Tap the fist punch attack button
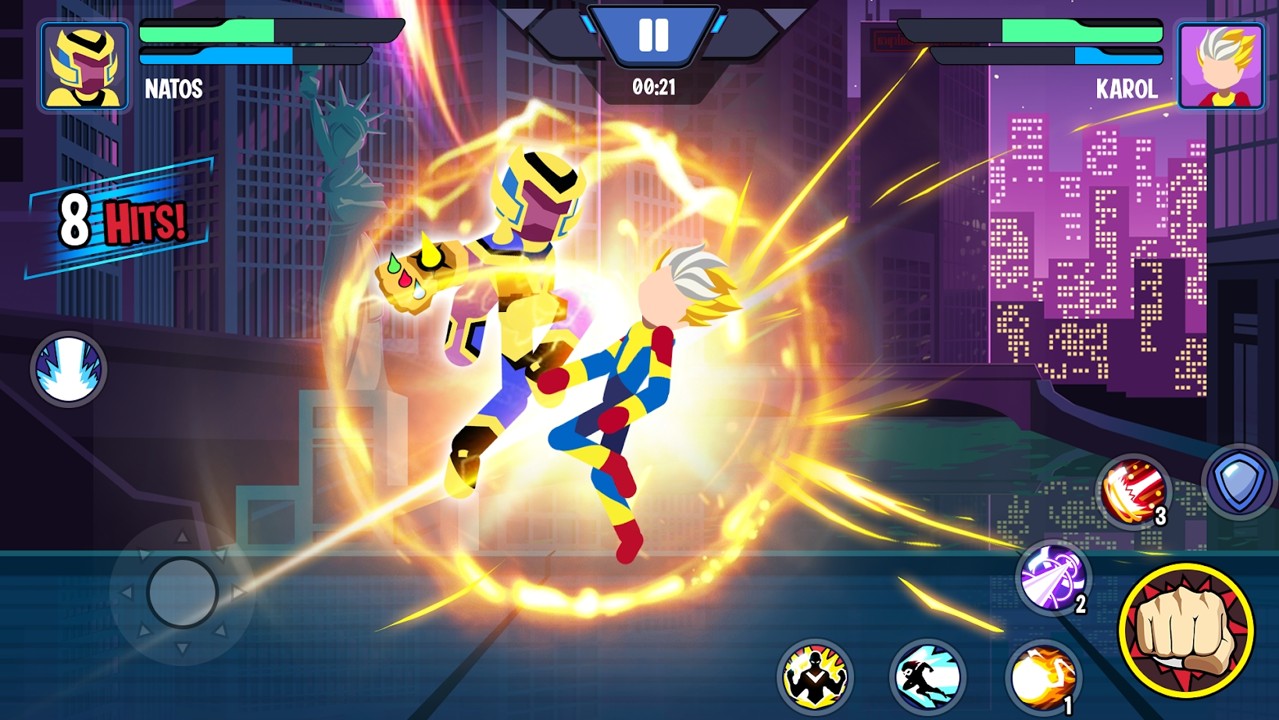This screenshot has height=720, width=1279. coord(1186,629)
